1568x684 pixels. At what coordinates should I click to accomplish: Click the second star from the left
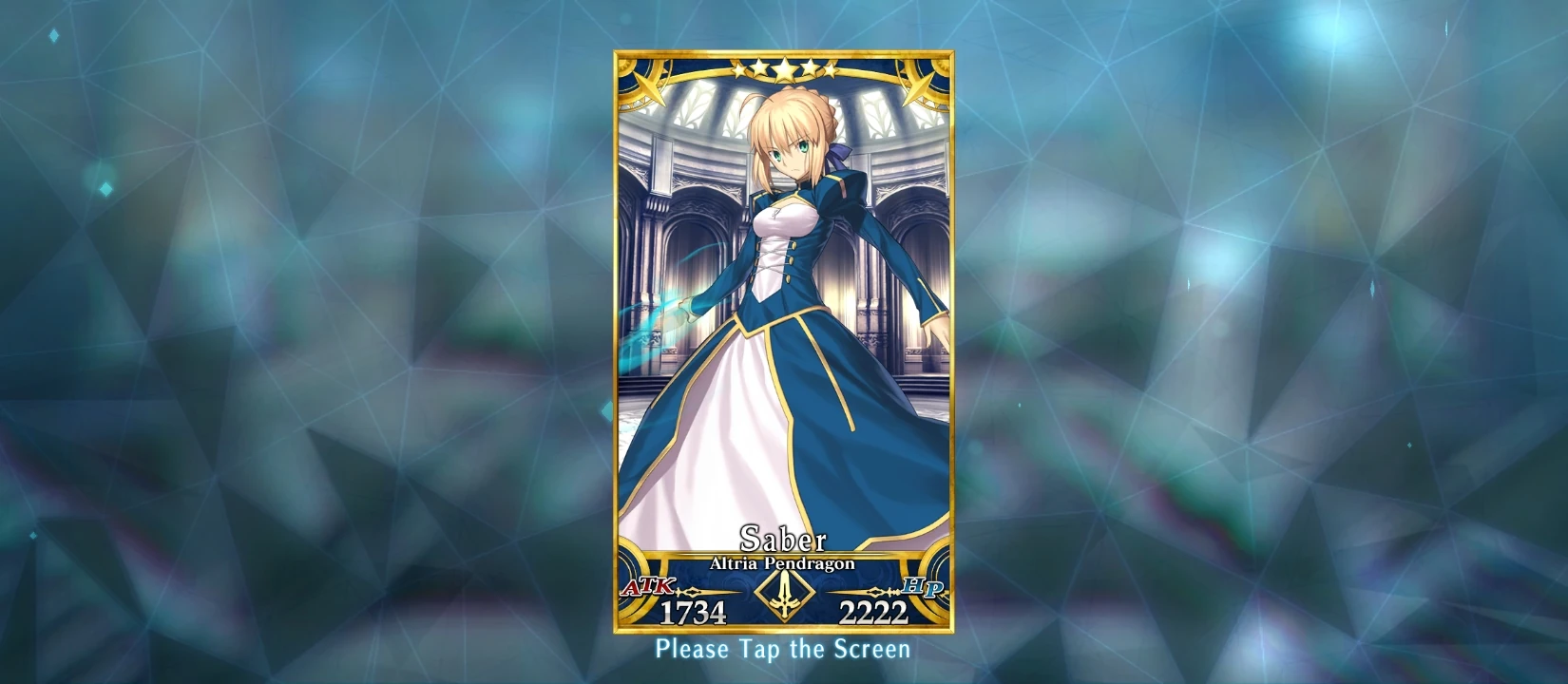[x=761, y=68]
